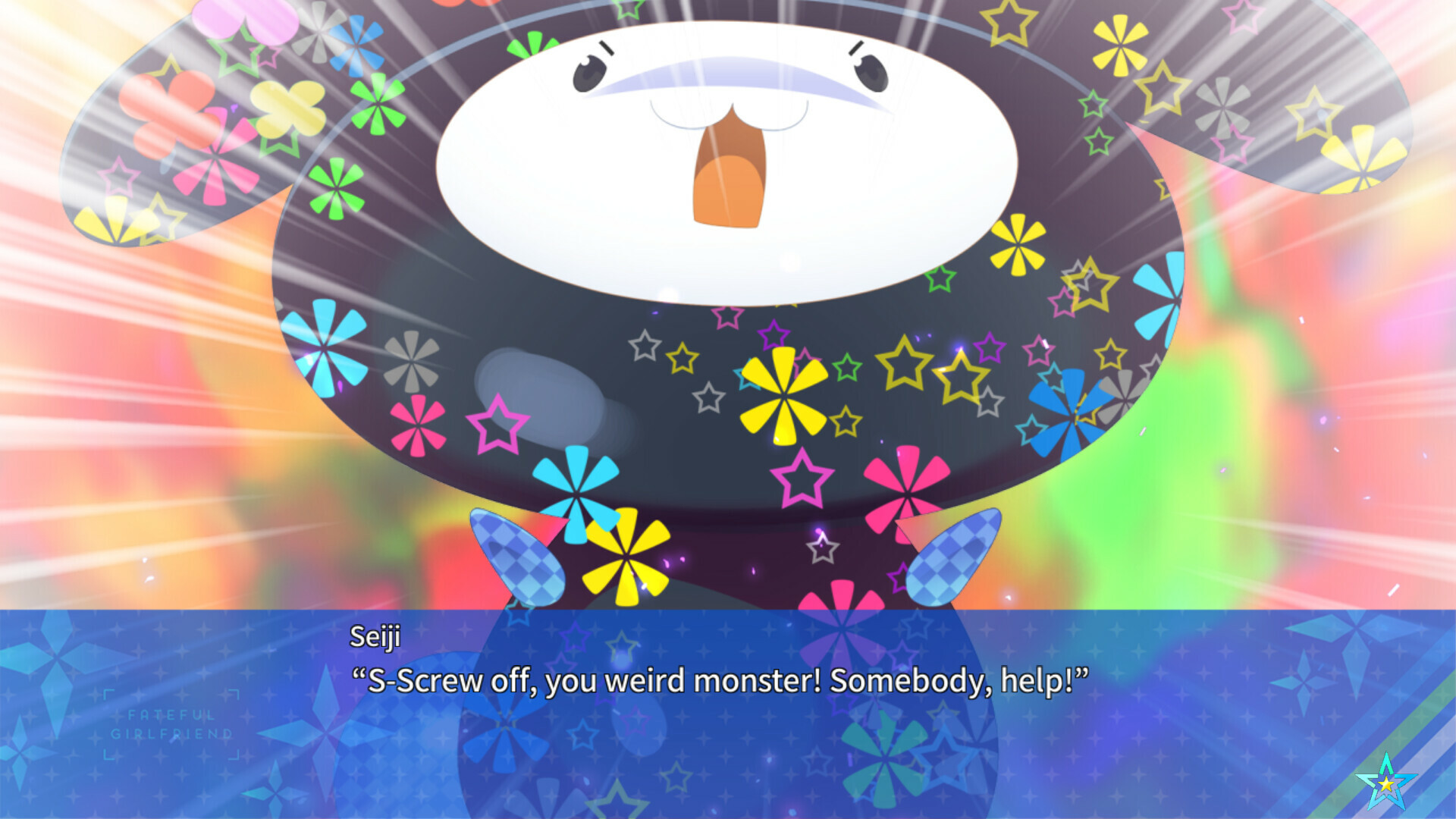Expand the dialogue box to read history
Screen dimensions: 1456x819
point(728,713)
